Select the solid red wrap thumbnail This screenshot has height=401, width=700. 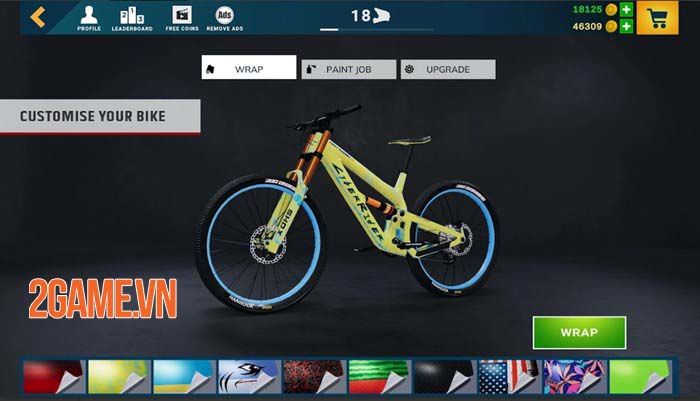[x=52, y=376]
